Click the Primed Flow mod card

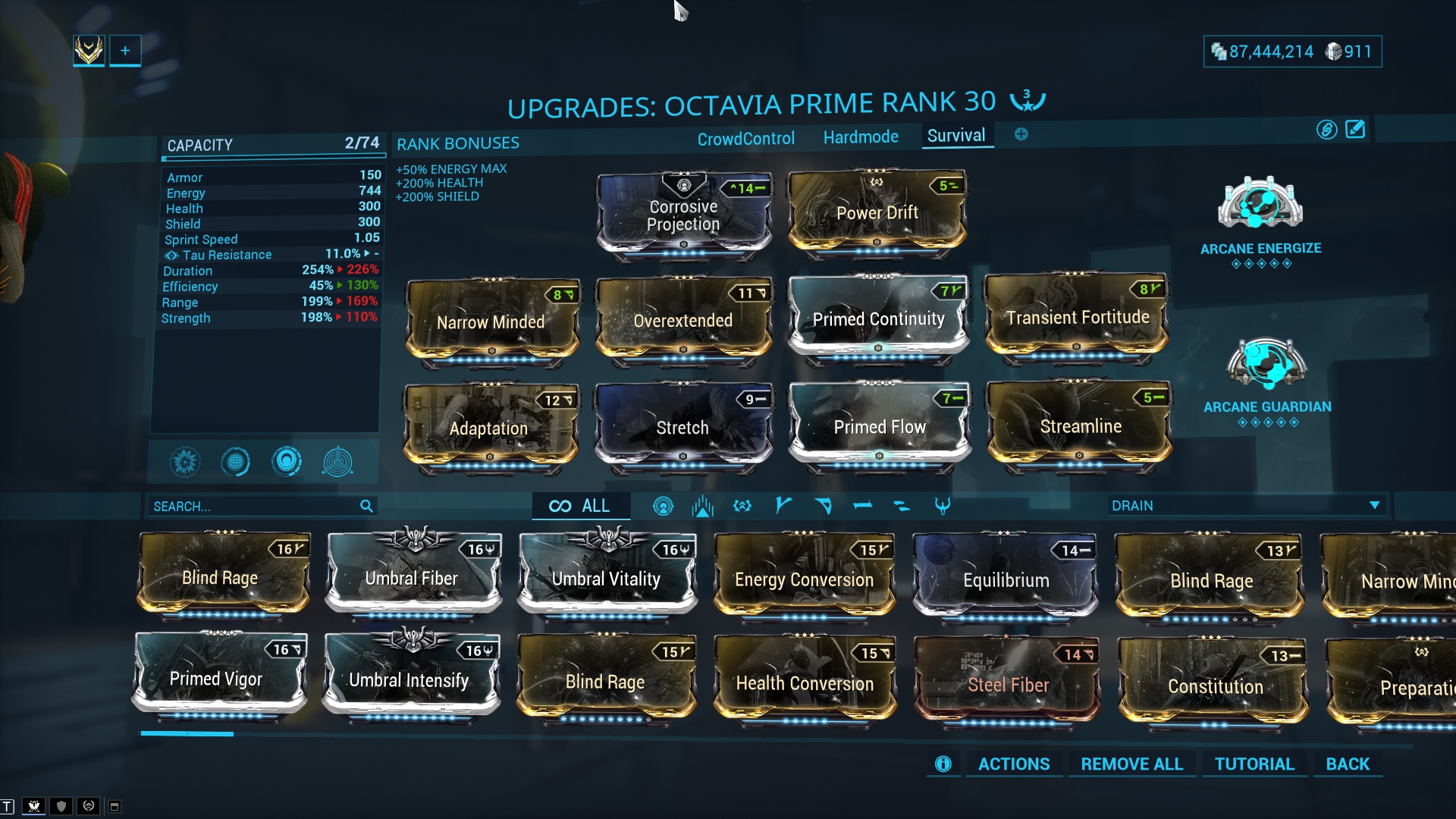(x=879, y=427)
